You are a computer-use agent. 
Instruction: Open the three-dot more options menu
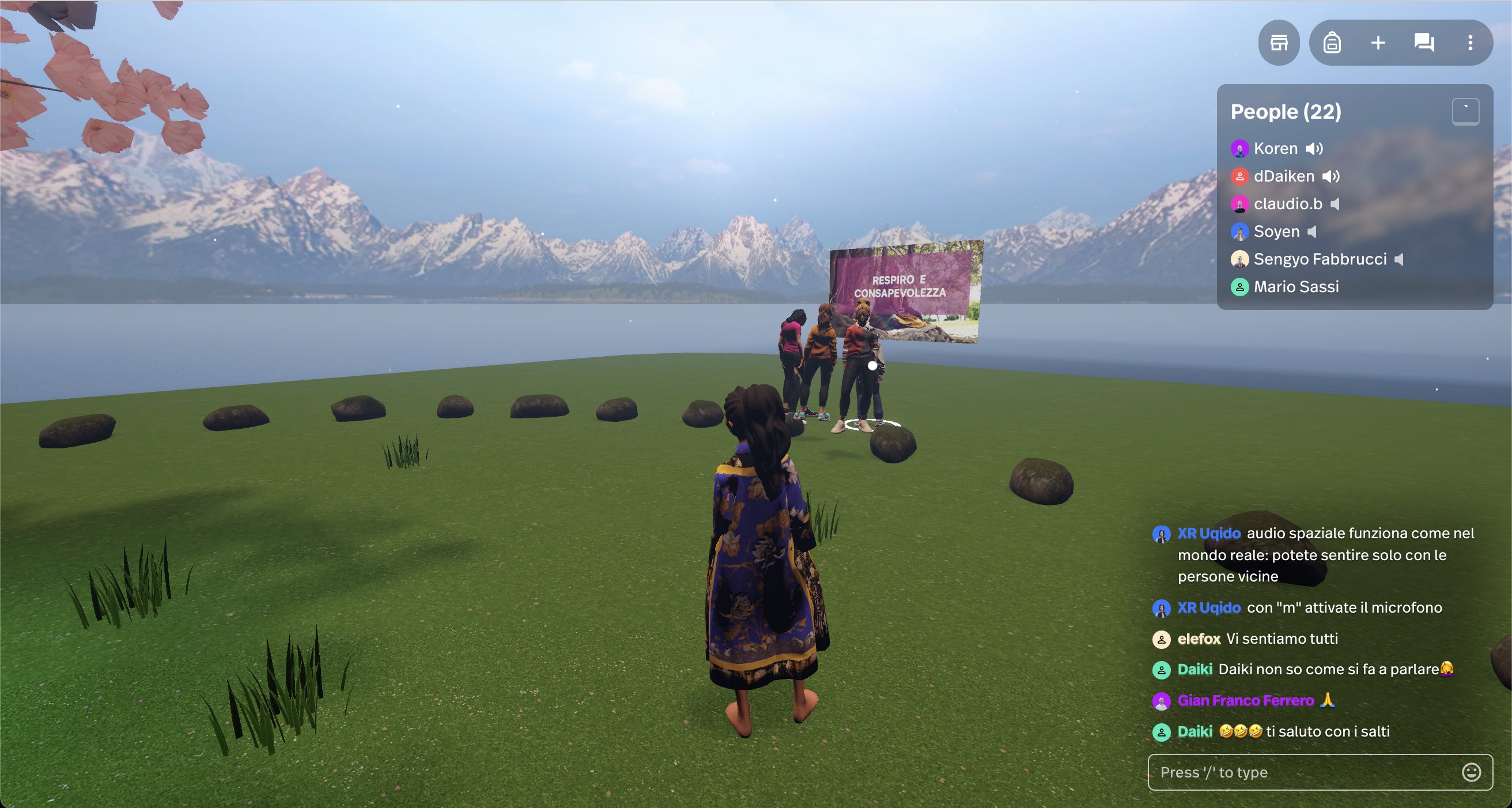point(1470,43)
